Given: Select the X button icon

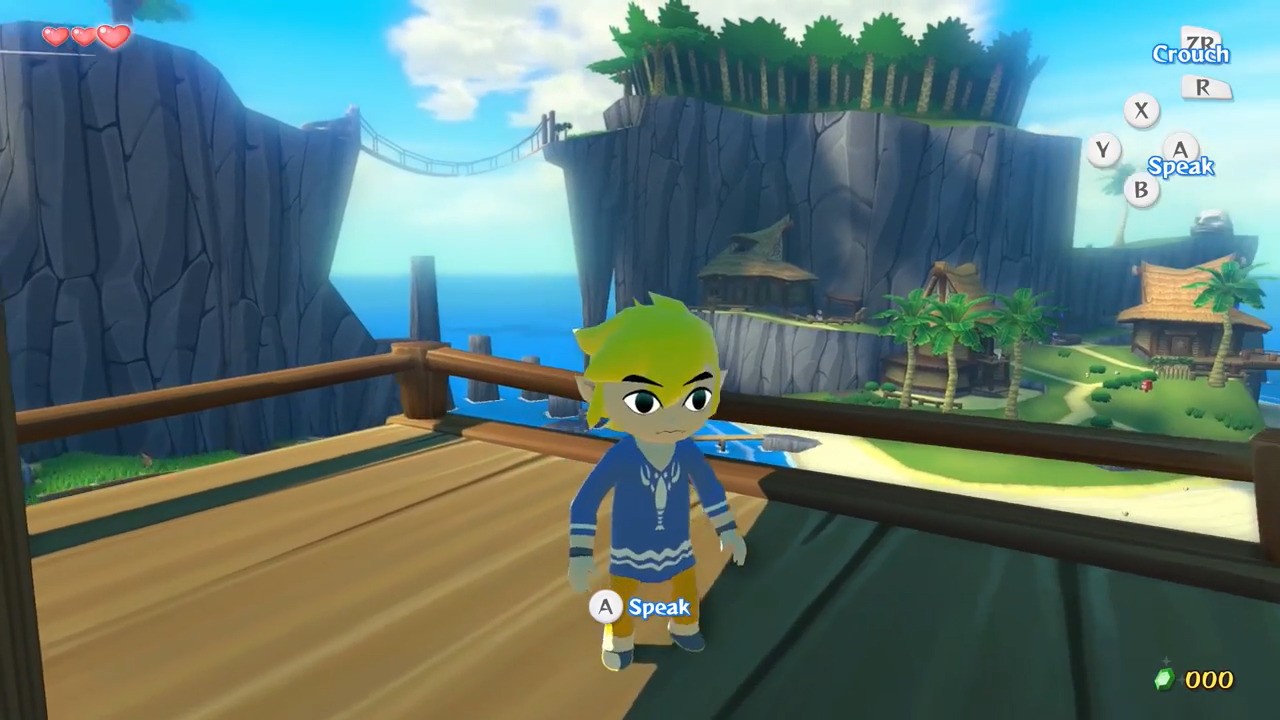Looking at the screenshot, I should [x=1141, y=111].
